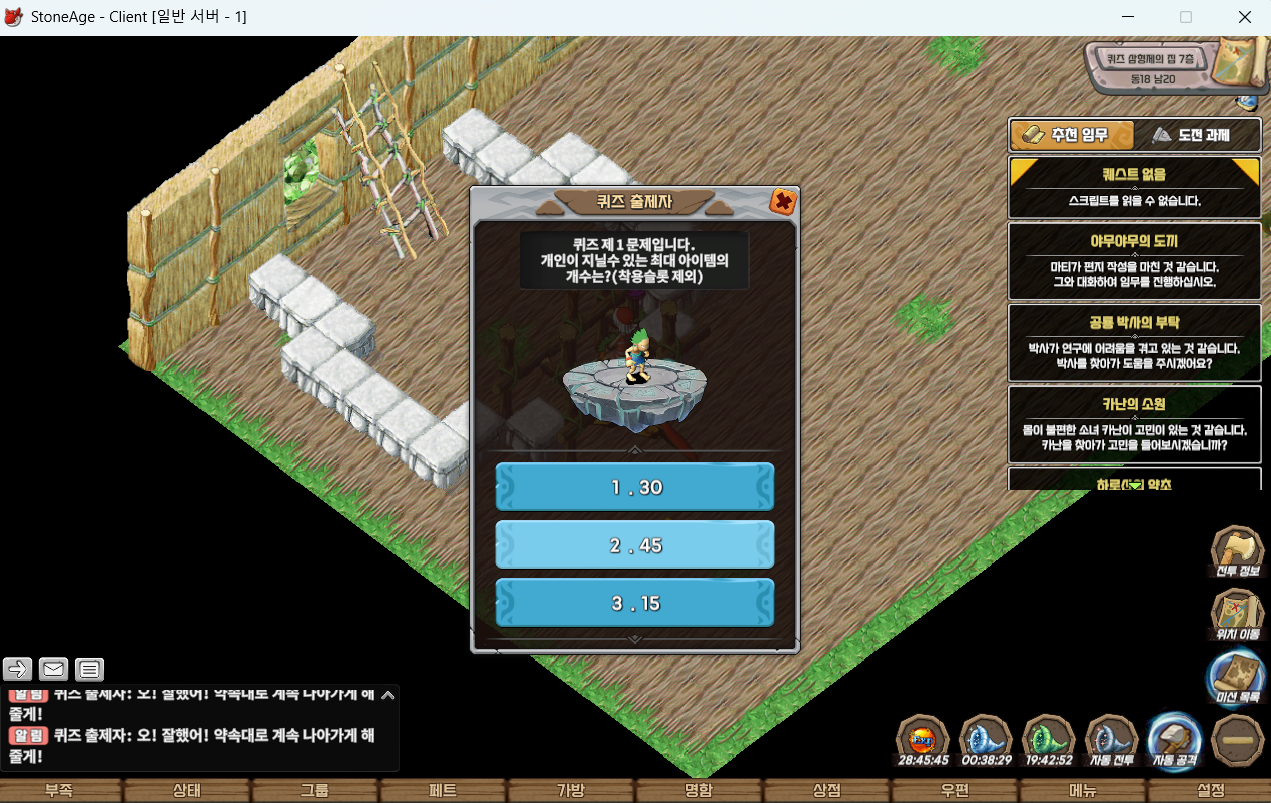Toggle the 자동 전투 auto-battle icon
1271x803 pixels.
click(x=1112, y=740)
